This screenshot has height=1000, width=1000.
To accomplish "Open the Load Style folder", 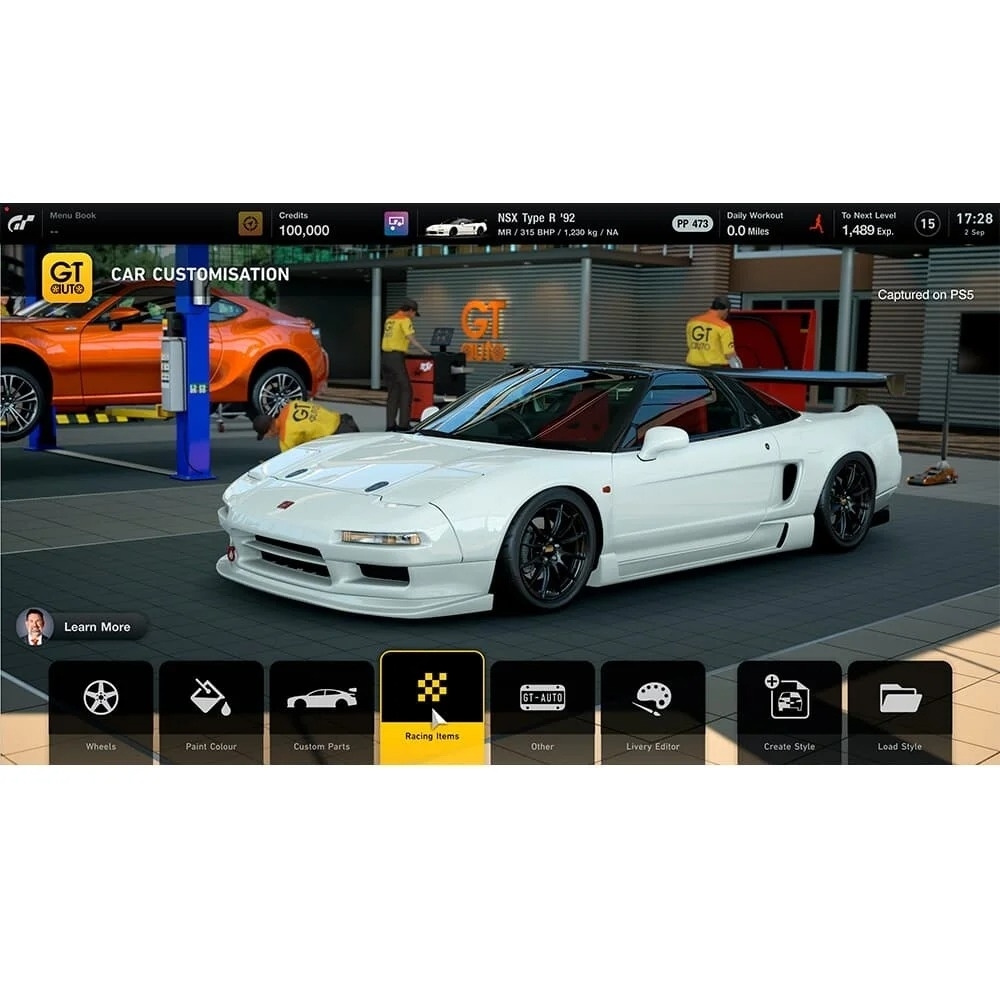I will tap(900, 710).
